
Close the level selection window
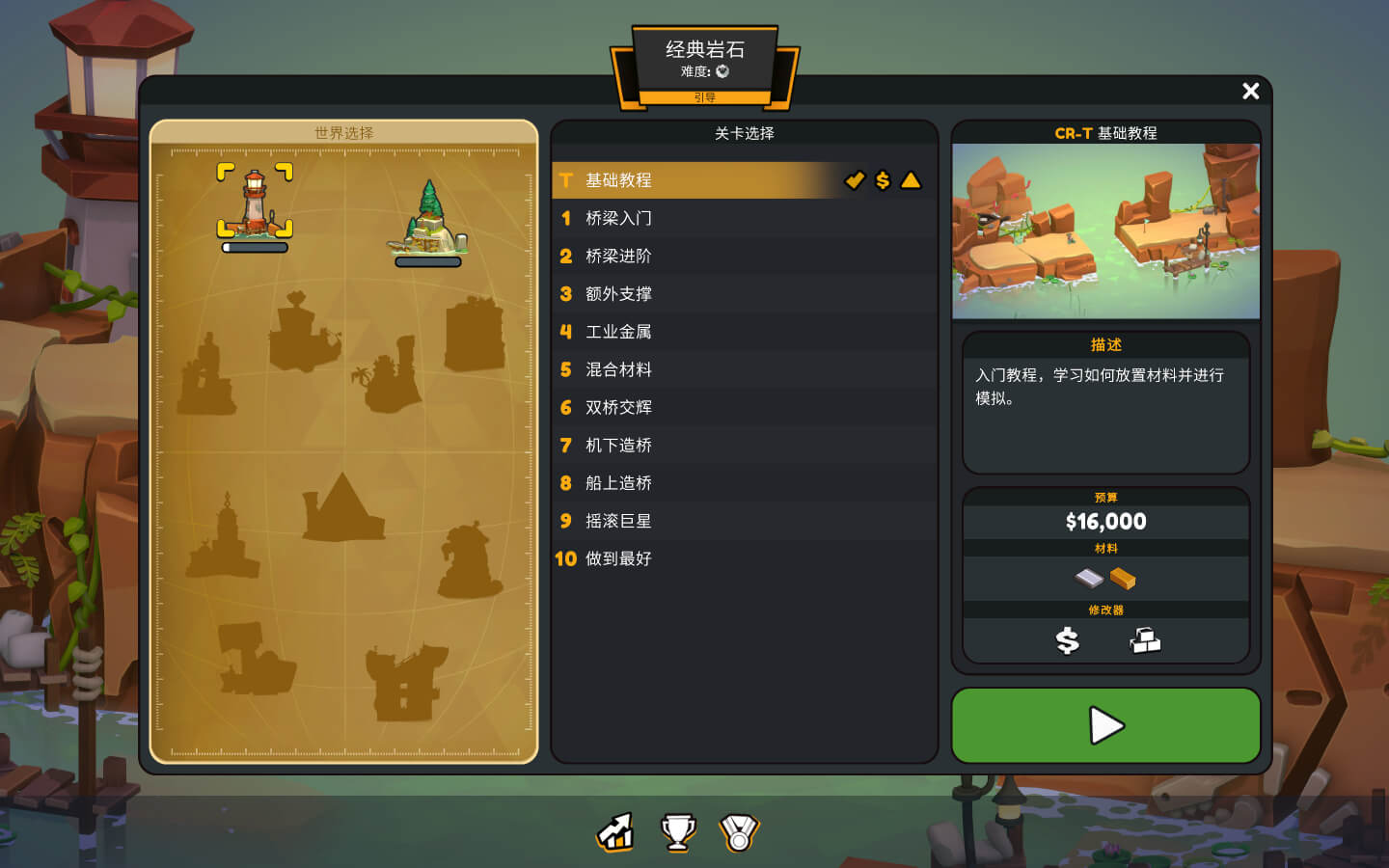point(1250,91)
